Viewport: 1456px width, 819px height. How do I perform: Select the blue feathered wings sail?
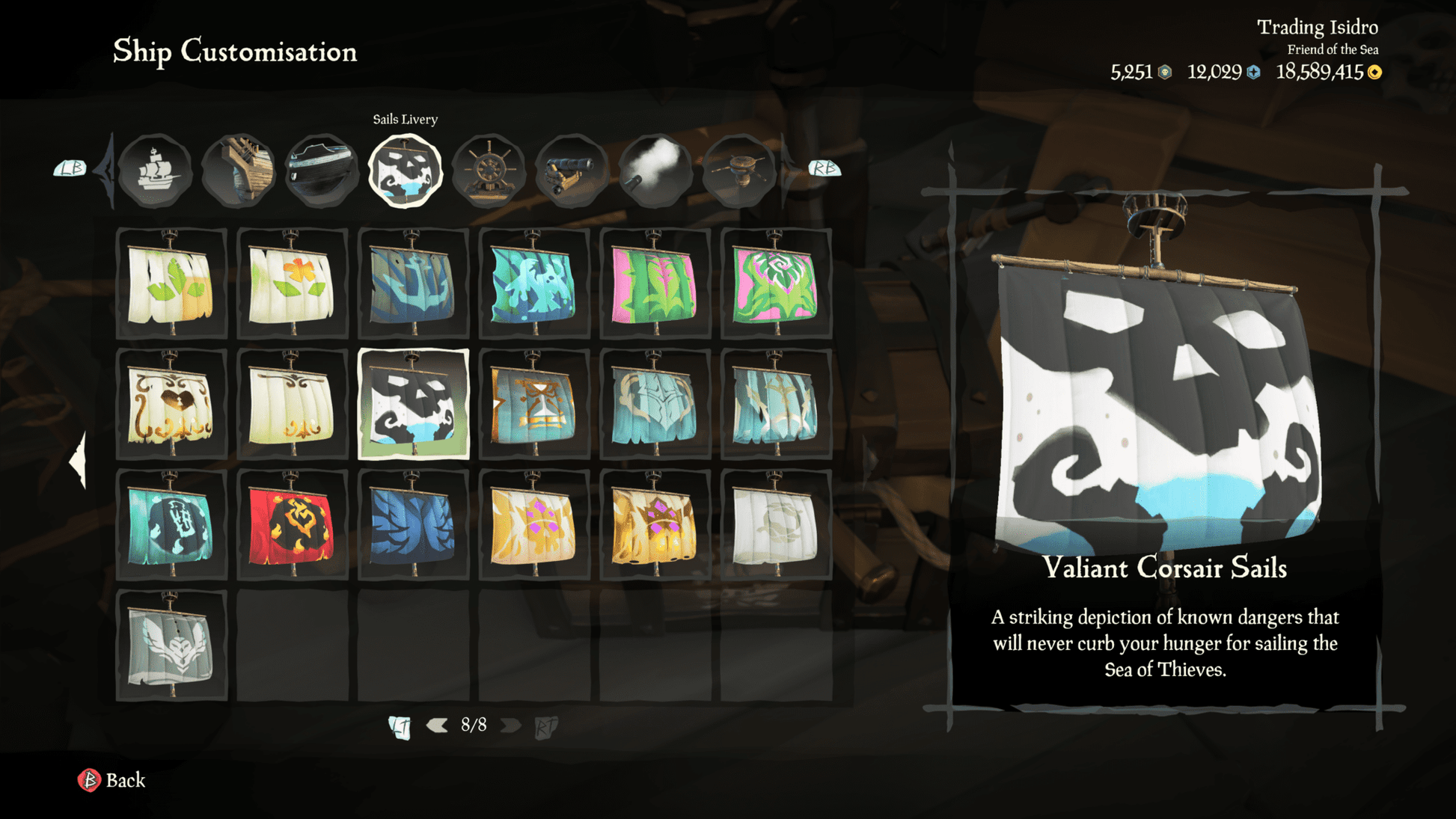[x=414, y=526]
